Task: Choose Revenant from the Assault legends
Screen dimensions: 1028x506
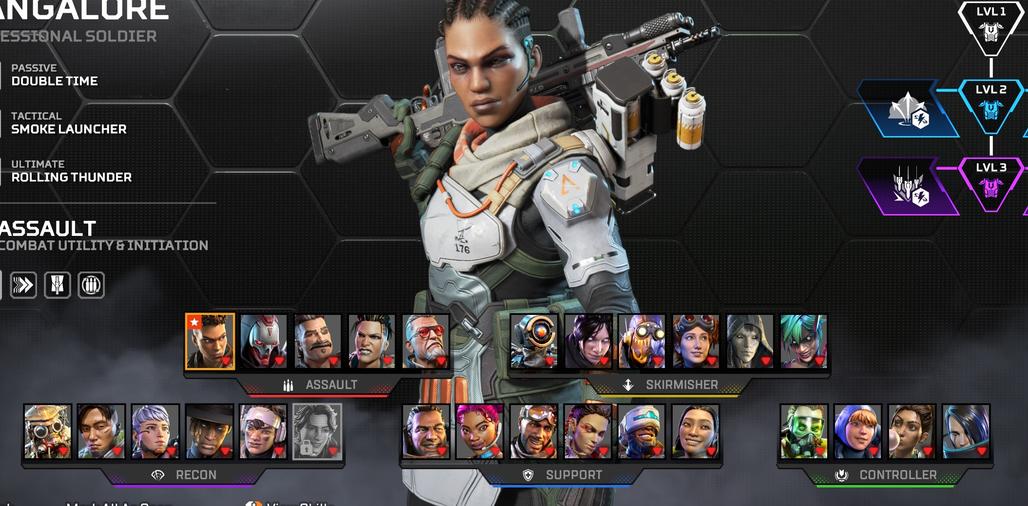Action: click(264, 341)
